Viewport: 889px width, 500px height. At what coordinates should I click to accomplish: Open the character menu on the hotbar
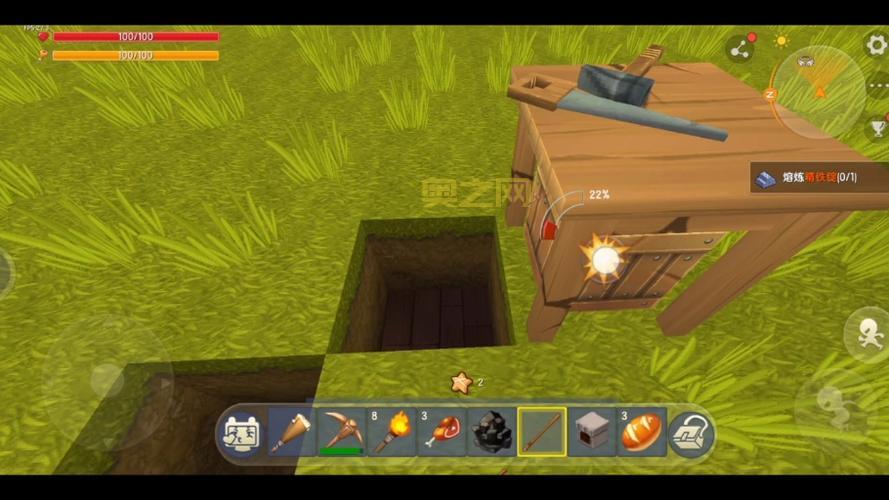[240, 433]
